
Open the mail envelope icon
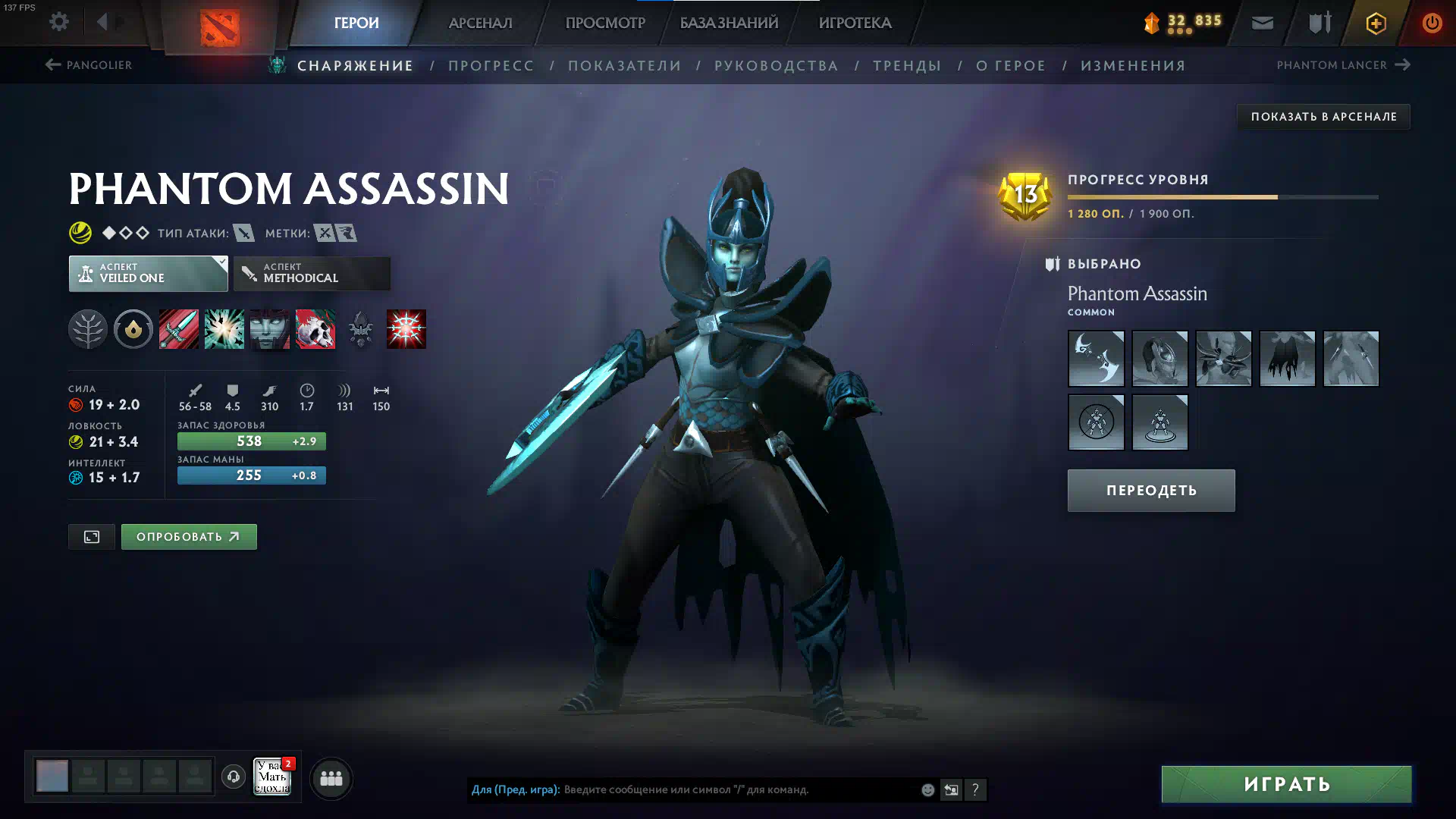[x=1263, y=23]
